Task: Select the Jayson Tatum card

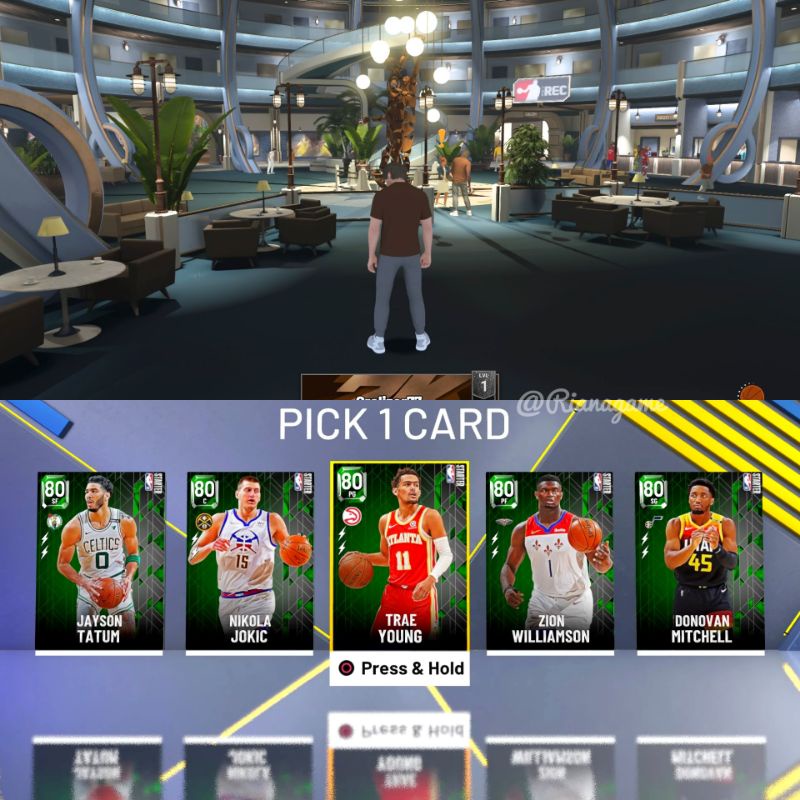Action: [99, 560]
